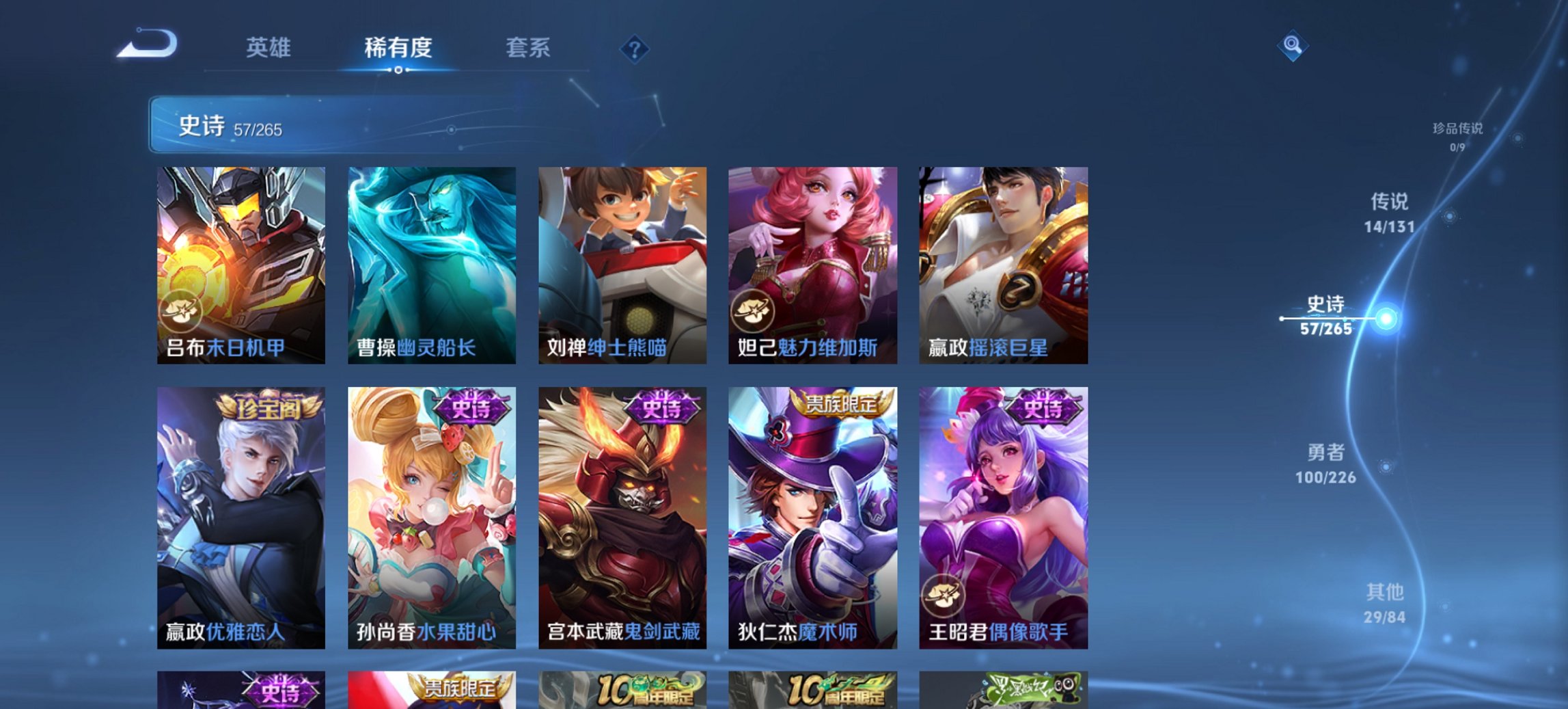
Task: Open the 曹操幽灵船长 skin thumbnail
Action: [432, 260]
